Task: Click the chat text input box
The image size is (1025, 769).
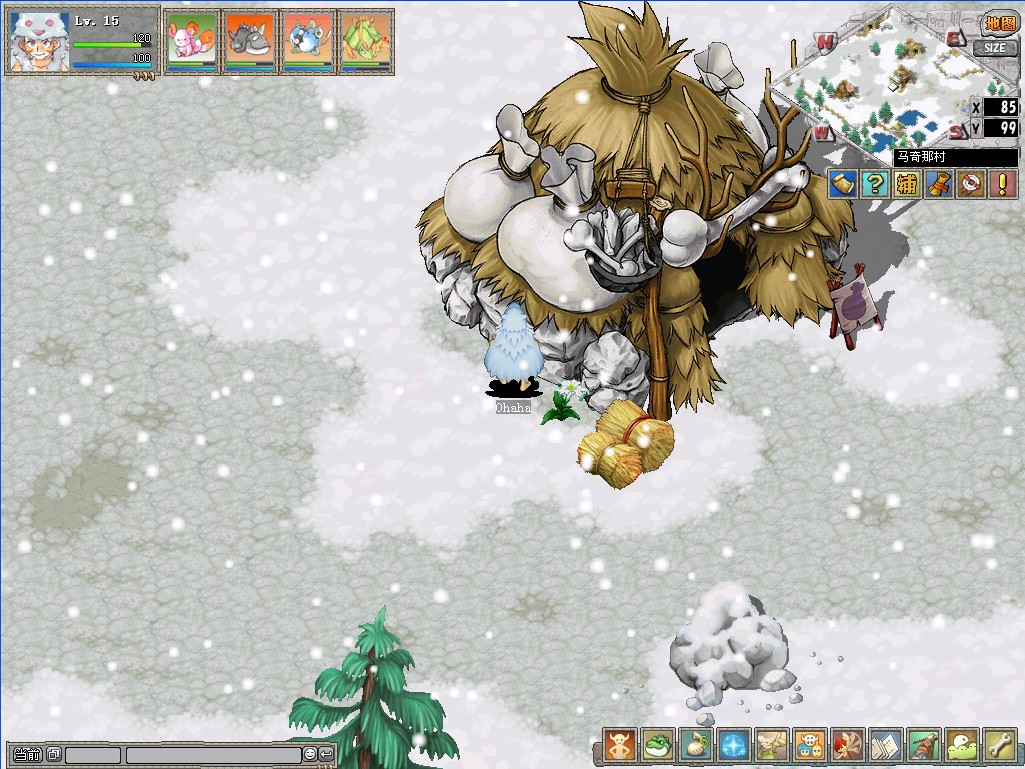Action: pos(212,754)
